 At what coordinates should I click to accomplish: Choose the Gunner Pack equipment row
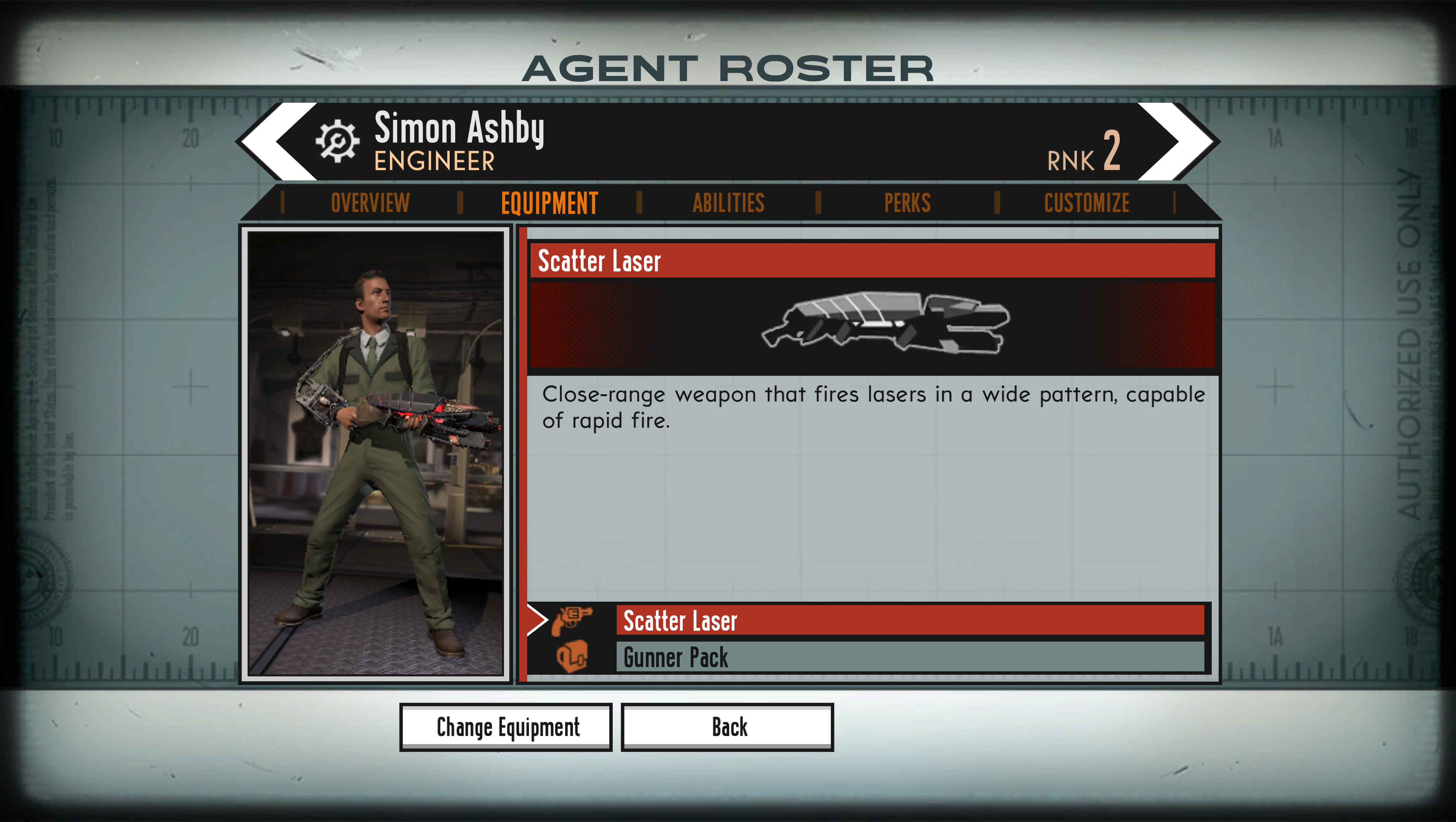[910, 658]
